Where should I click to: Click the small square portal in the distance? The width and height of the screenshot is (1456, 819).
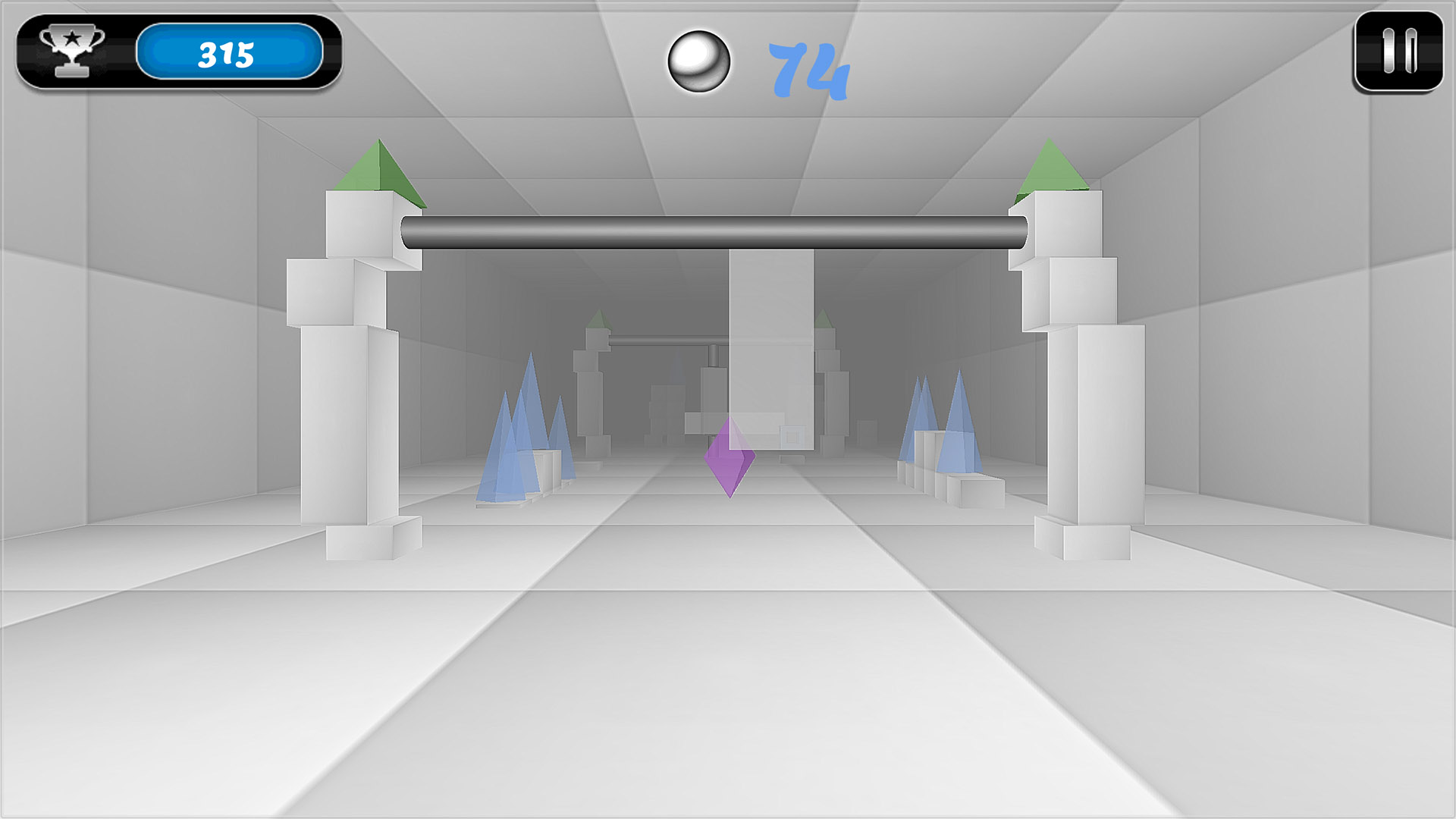click(x=791, y=436)
